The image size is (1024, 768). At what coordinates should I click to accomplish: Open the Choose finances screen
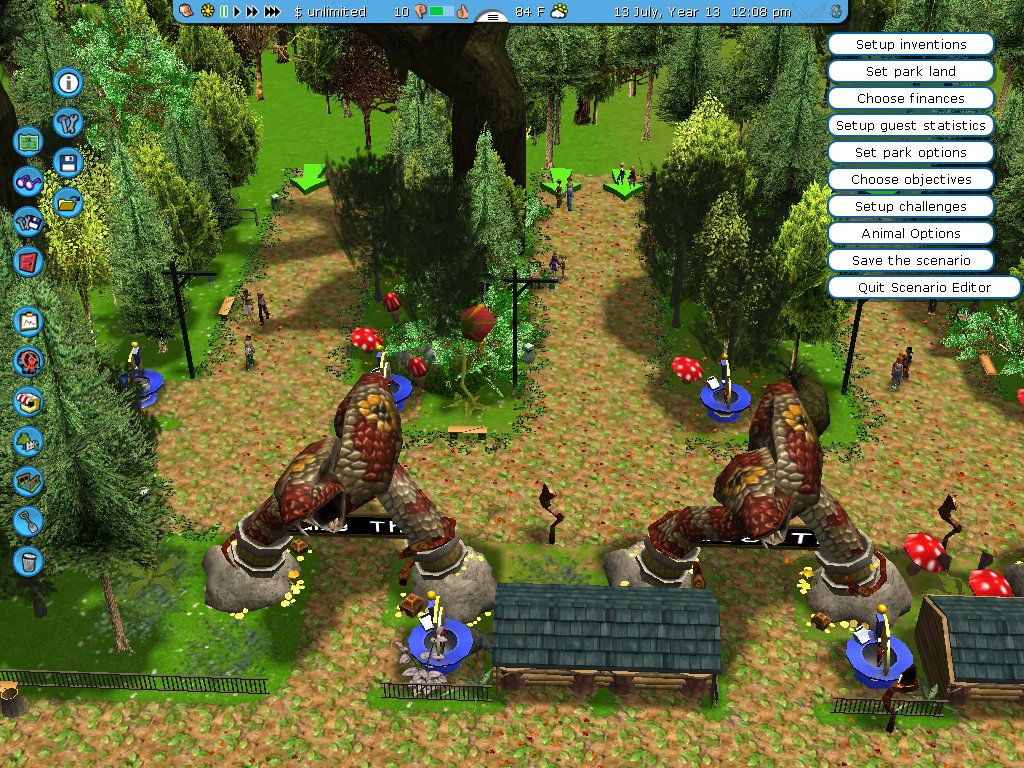click(910, 99)
